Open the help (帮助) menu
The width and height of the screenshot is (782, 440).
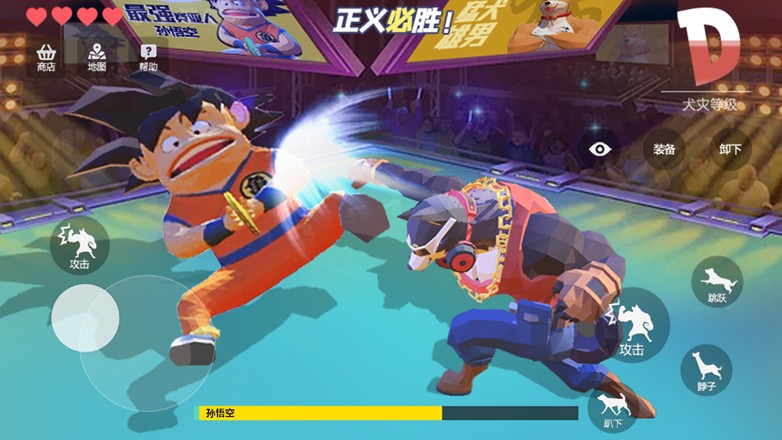click(x=148, y=57)
